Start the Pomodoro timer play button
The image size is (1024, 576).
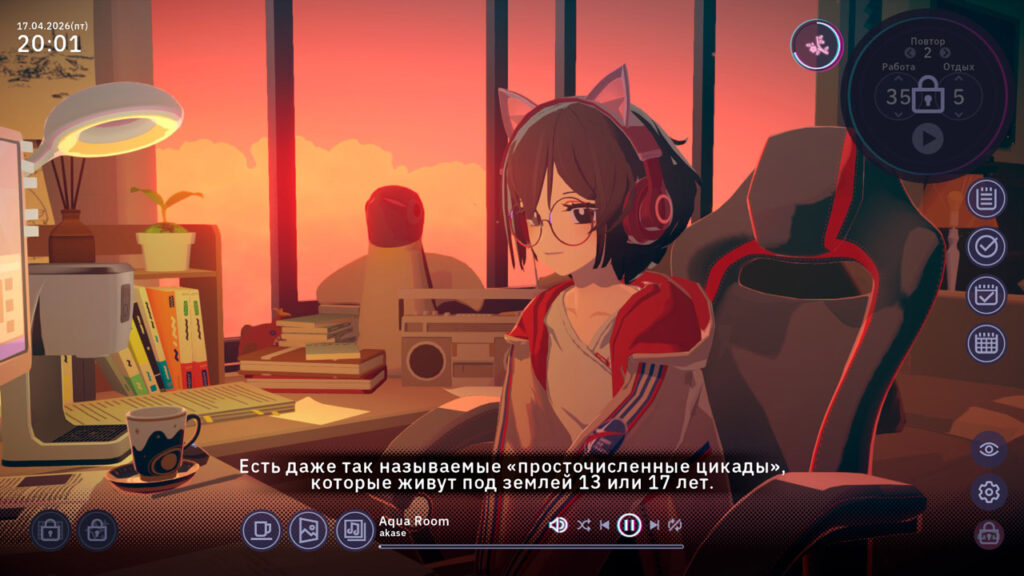[927, 139]
